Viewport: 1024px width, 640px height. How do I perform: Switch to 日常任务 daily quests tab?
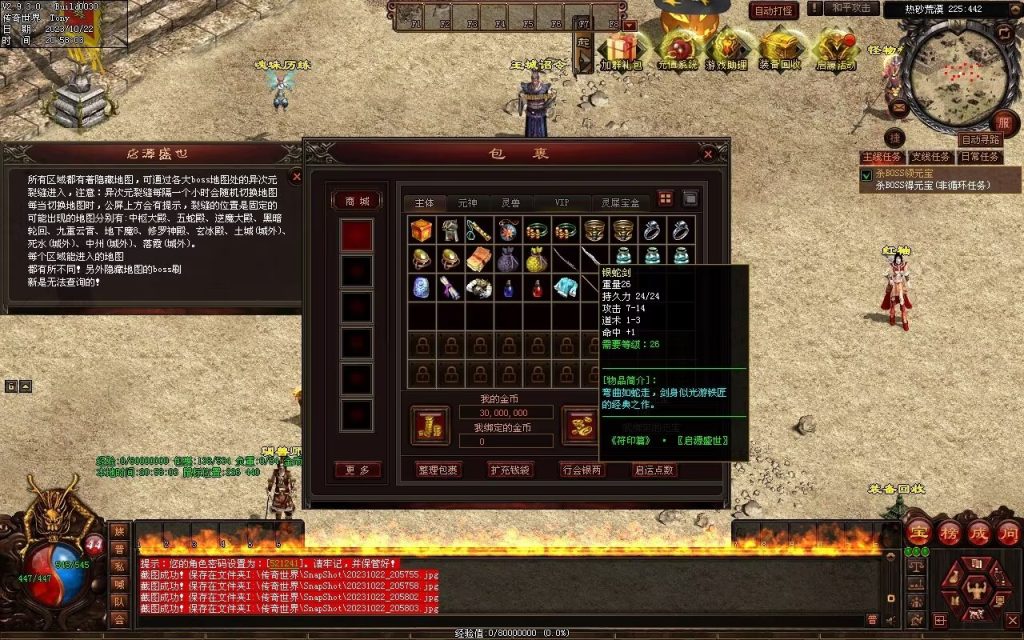tap(979, 158)
